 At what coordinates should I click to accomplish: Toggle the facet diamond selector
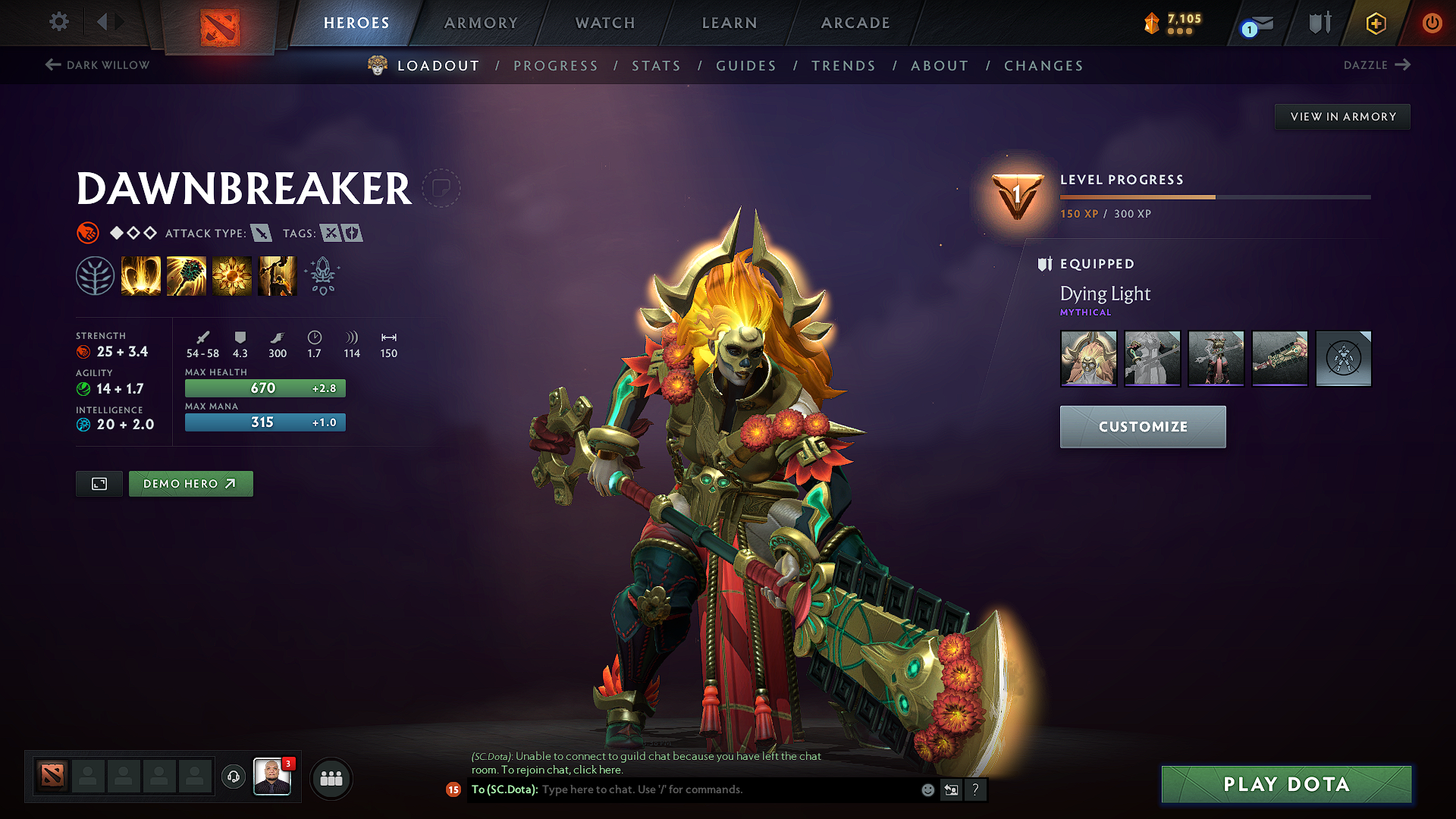[118, 233]
